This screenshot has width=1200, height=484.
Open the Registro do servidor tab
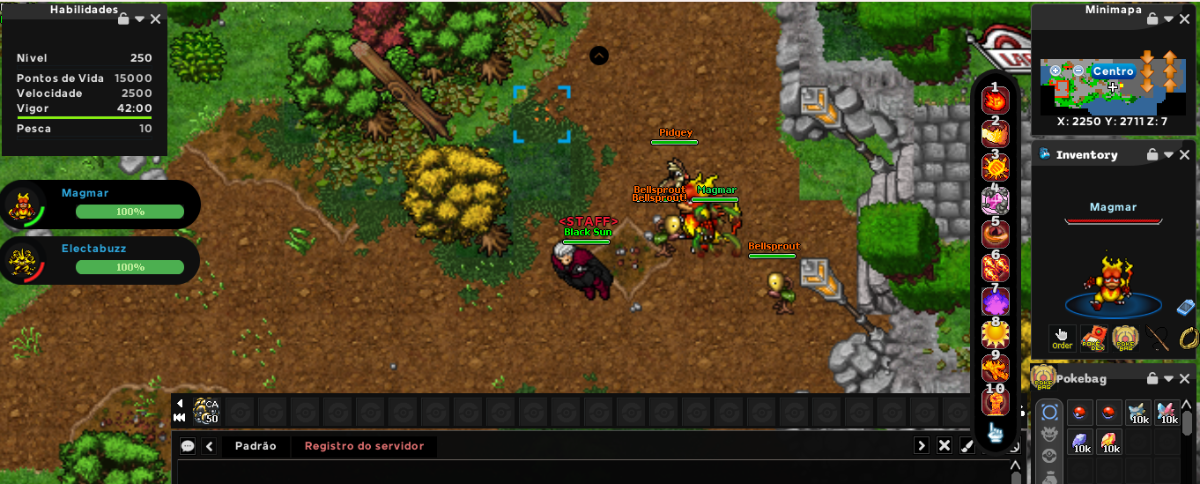(x=364, y=446)
